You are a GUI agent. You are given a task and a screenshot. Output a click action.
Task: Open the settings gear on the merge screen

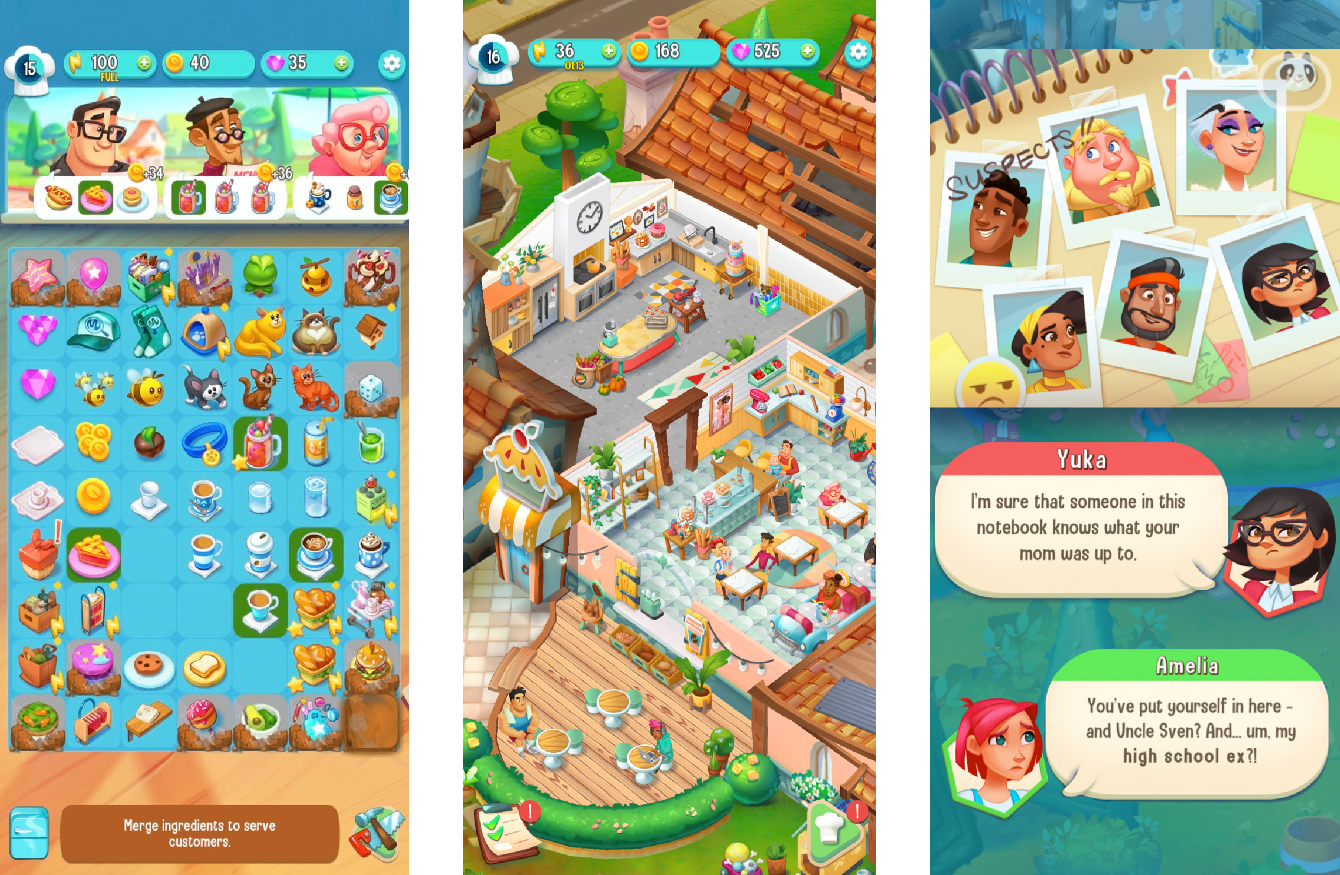point(392,64)
